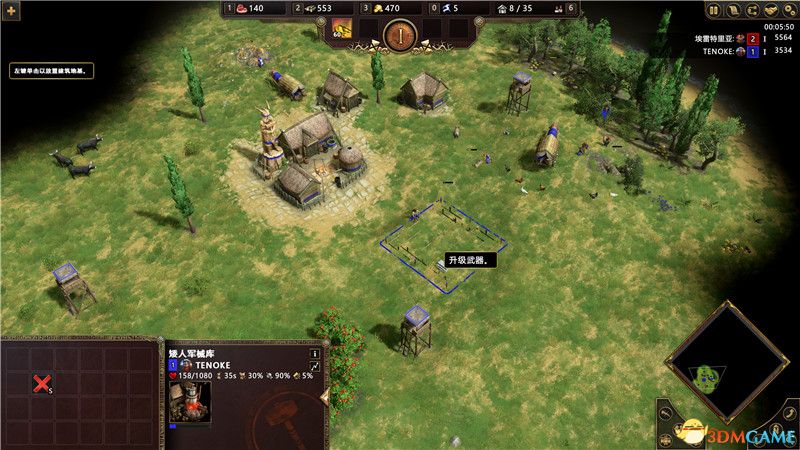Click the wood resource counter
The height and width of the screenshot is (450, 800).
coord(314,9)
